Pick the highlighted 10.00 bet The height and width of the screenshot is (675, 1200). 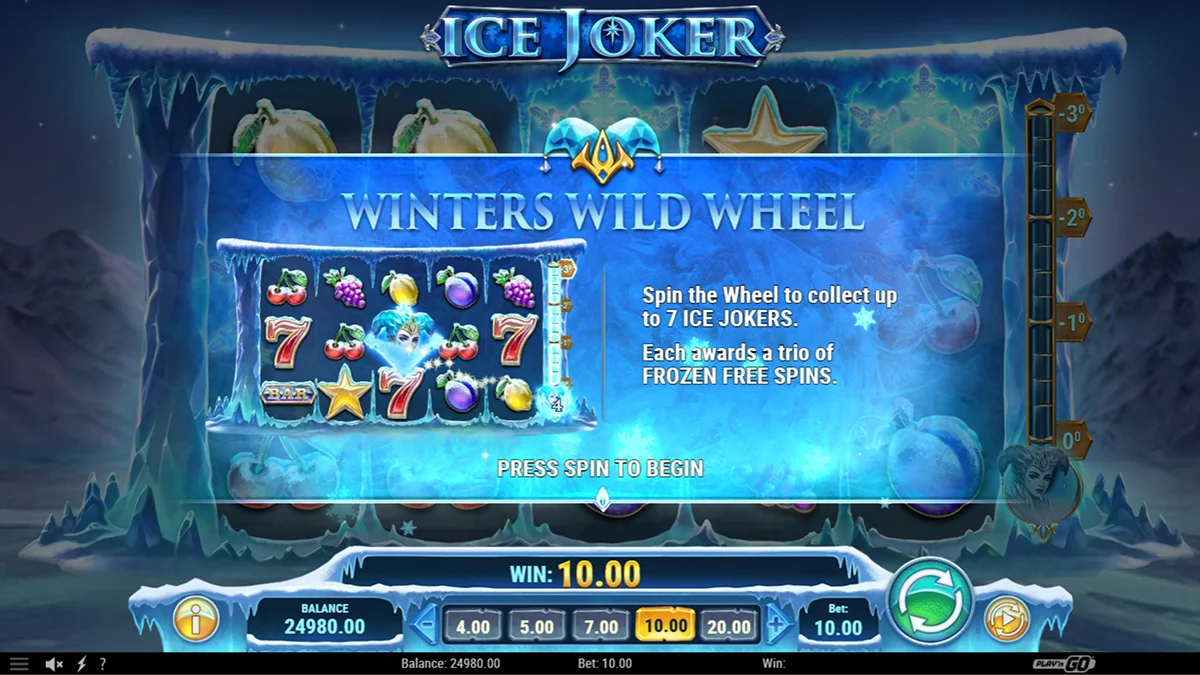click(665, 627)
